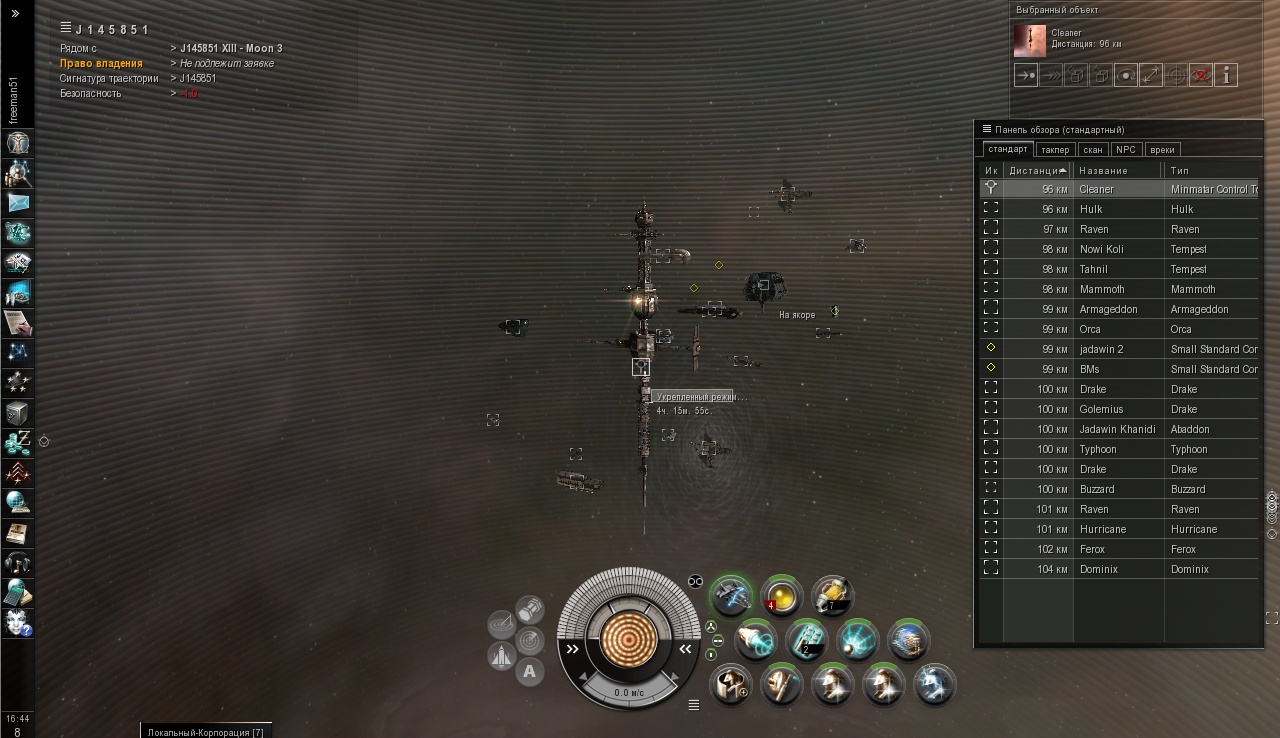Open the mail envelope icon in the sidebar
Viewport: 1280px width, 738px height.
(18, 203)
